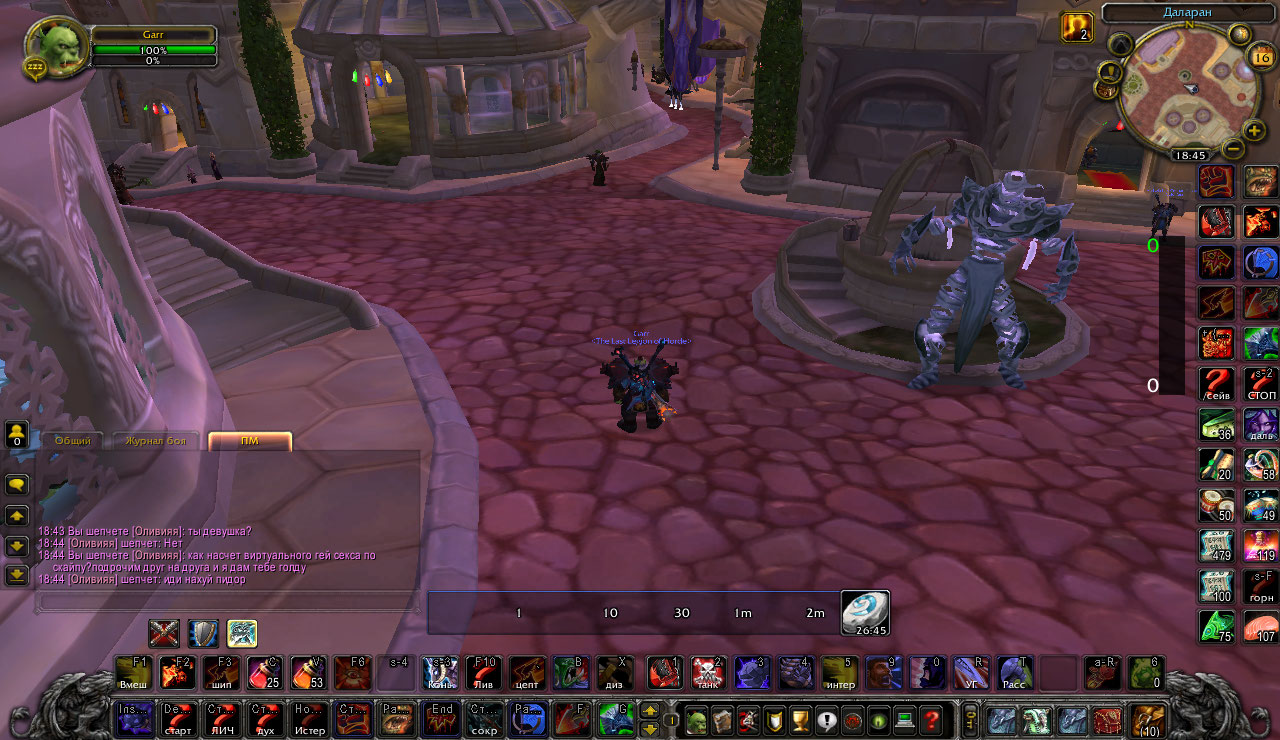
Task: Open the help menu red question mark
Action: pos(931,720)
